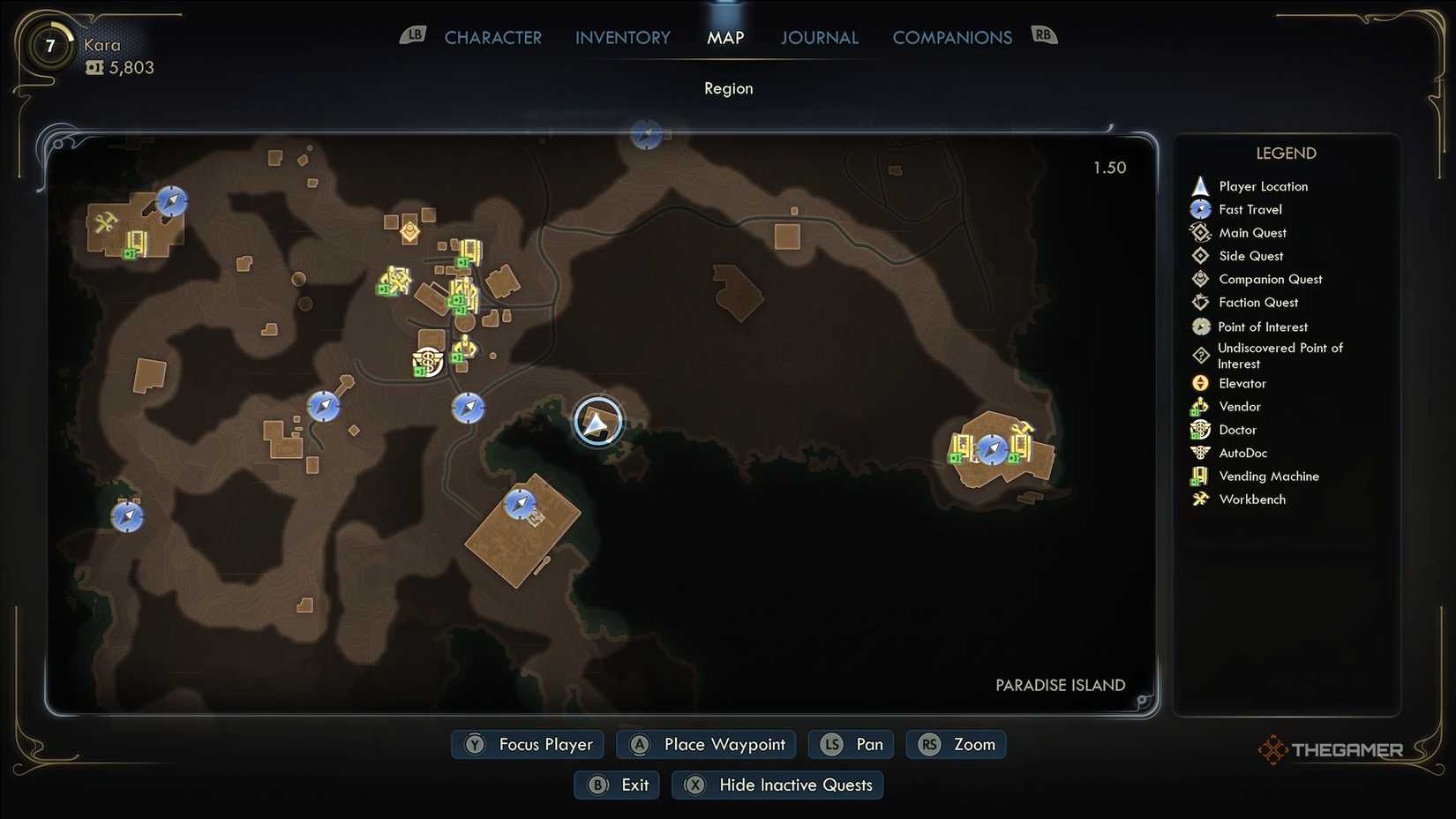Image resolution: width=1456 pixels, height=819 pixels.
Task: Toggle Hide Inactive Quests
Action: tap(777, 785)
